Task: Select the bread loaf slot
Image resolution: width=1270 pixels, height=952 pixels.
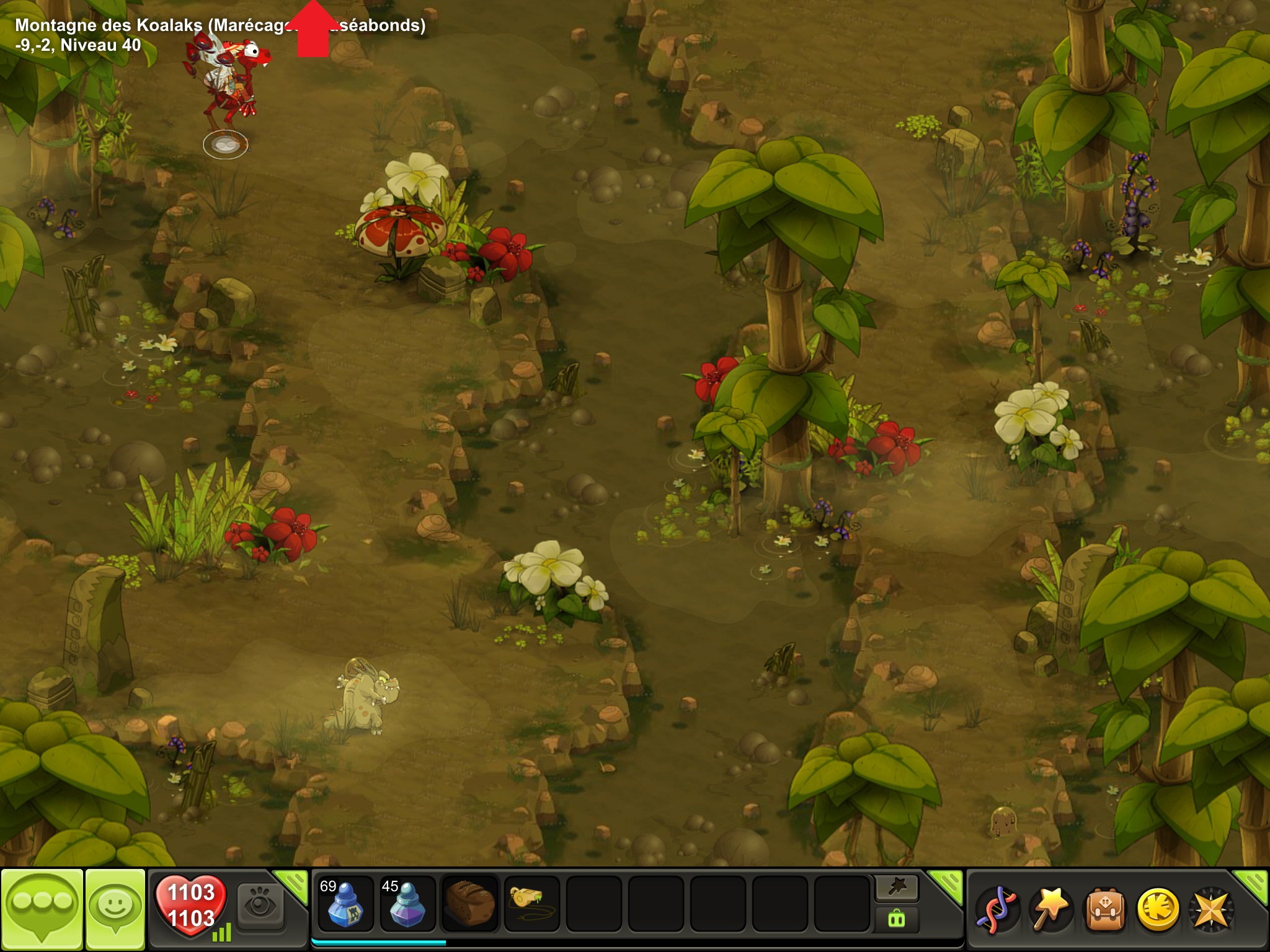Action: click(470, 904)
